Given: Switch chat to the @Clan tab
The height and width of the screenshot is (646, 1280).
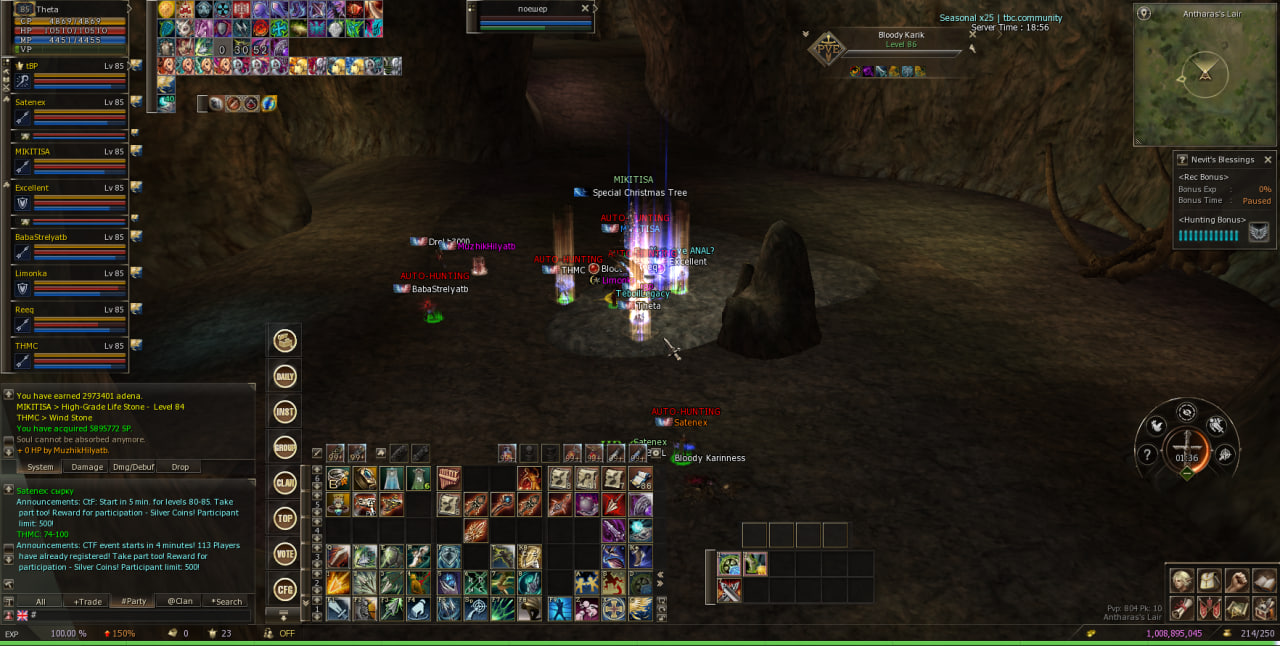Looking at the screenshot, I should click(180, 601).
